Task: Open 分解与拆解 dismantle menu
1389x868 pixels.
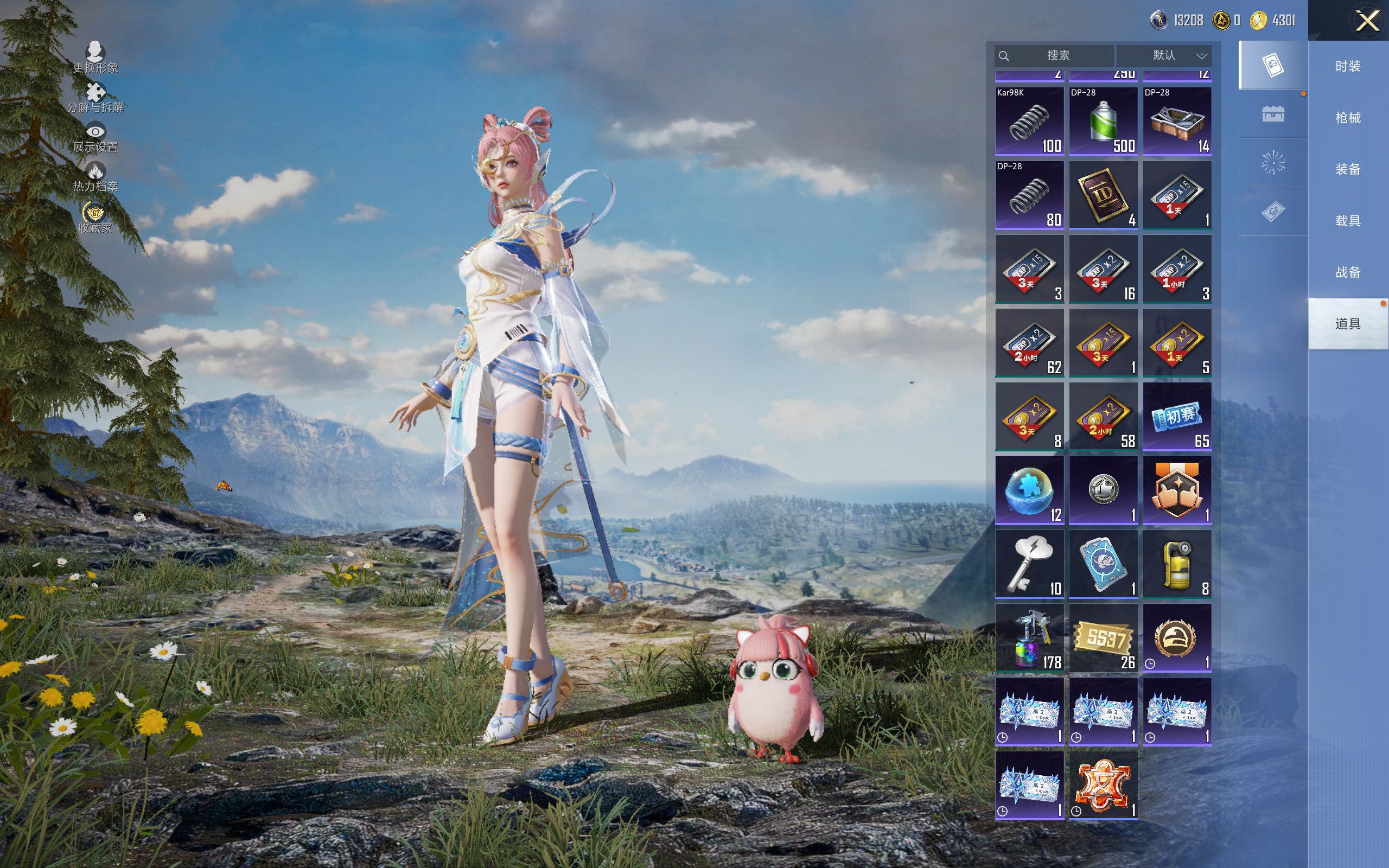Action: point(95,98)
